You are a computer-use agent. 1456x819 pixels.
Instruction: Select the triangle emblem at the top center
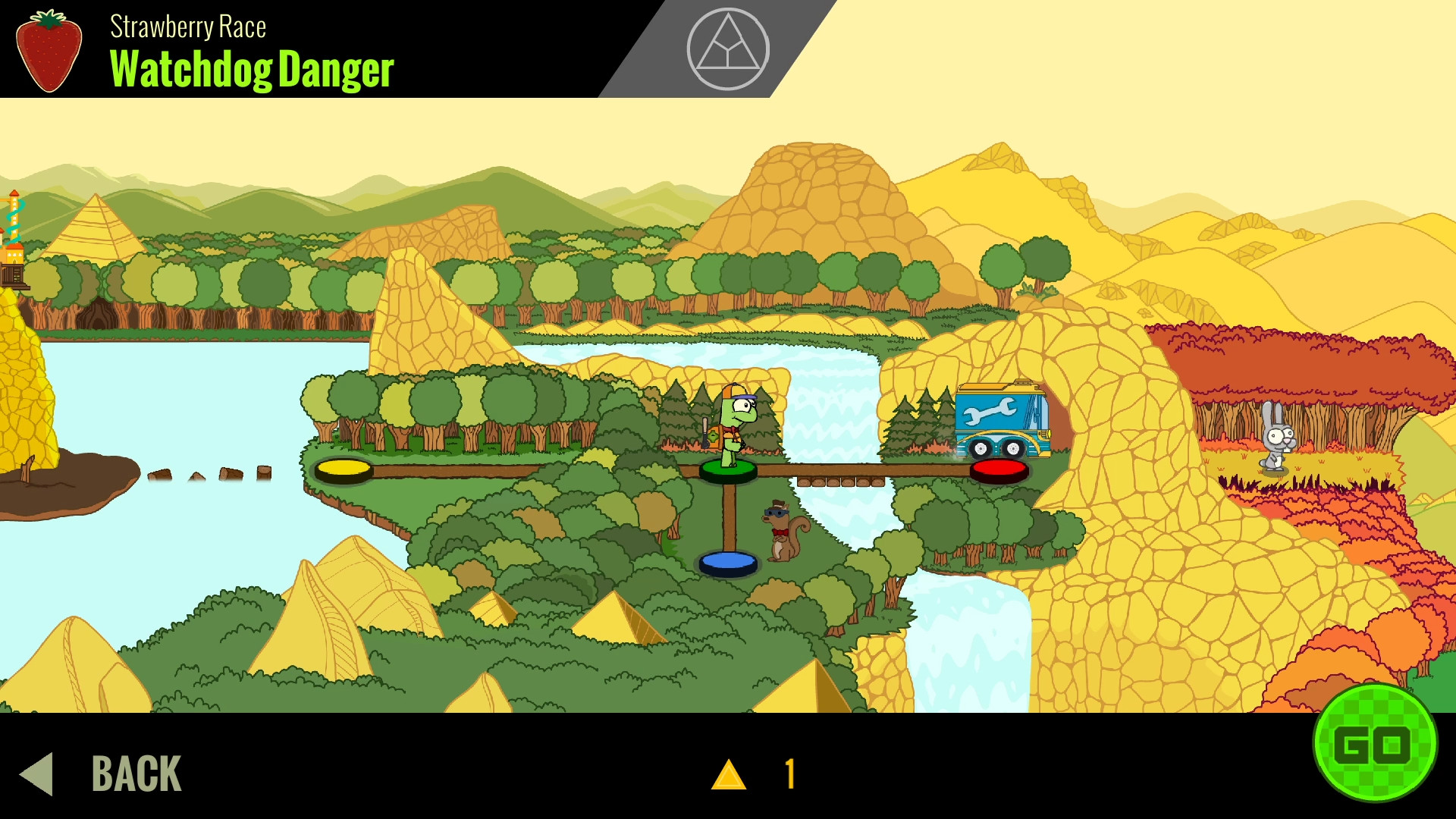coord(728,48)
